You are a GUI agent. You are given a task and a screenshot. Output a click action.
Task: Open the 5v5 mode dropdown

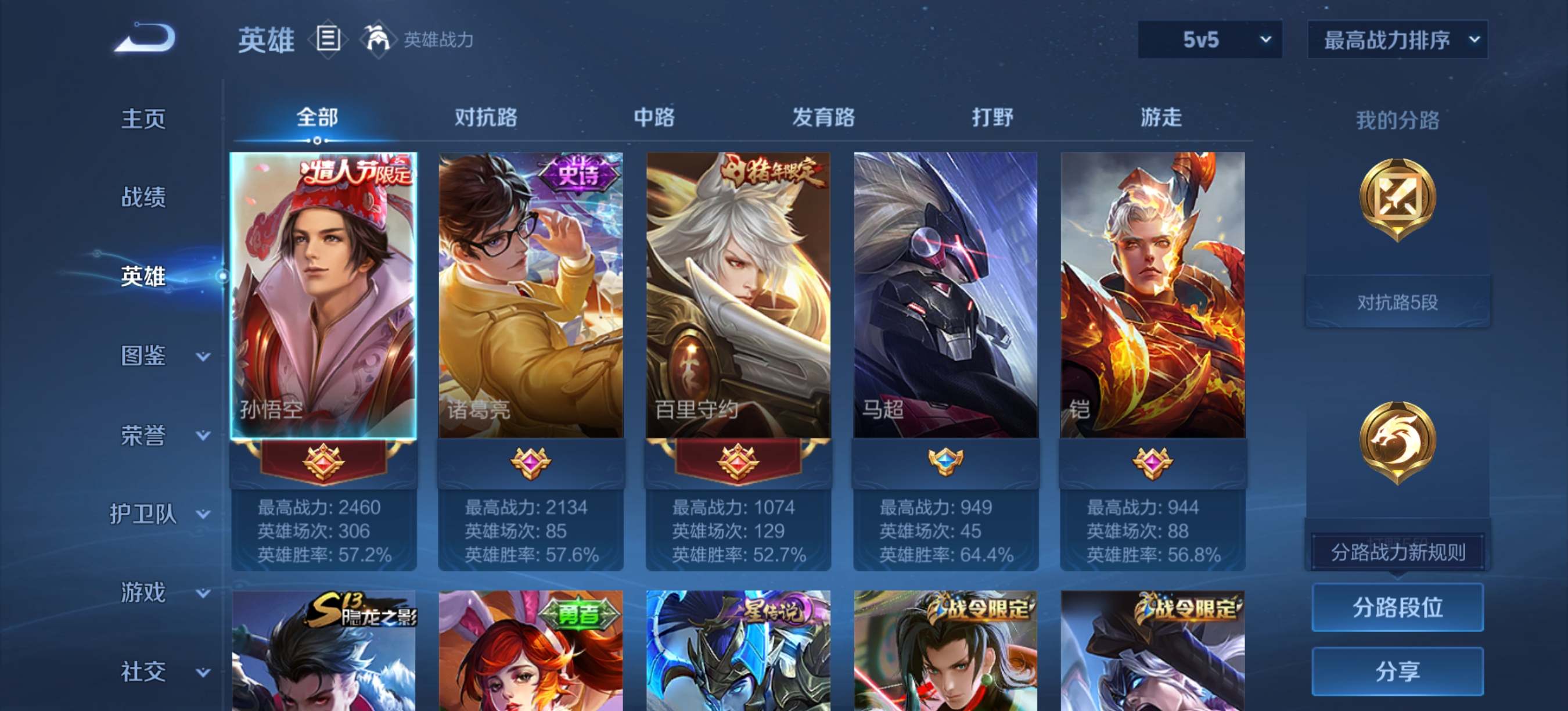[x=1210, y=40]
